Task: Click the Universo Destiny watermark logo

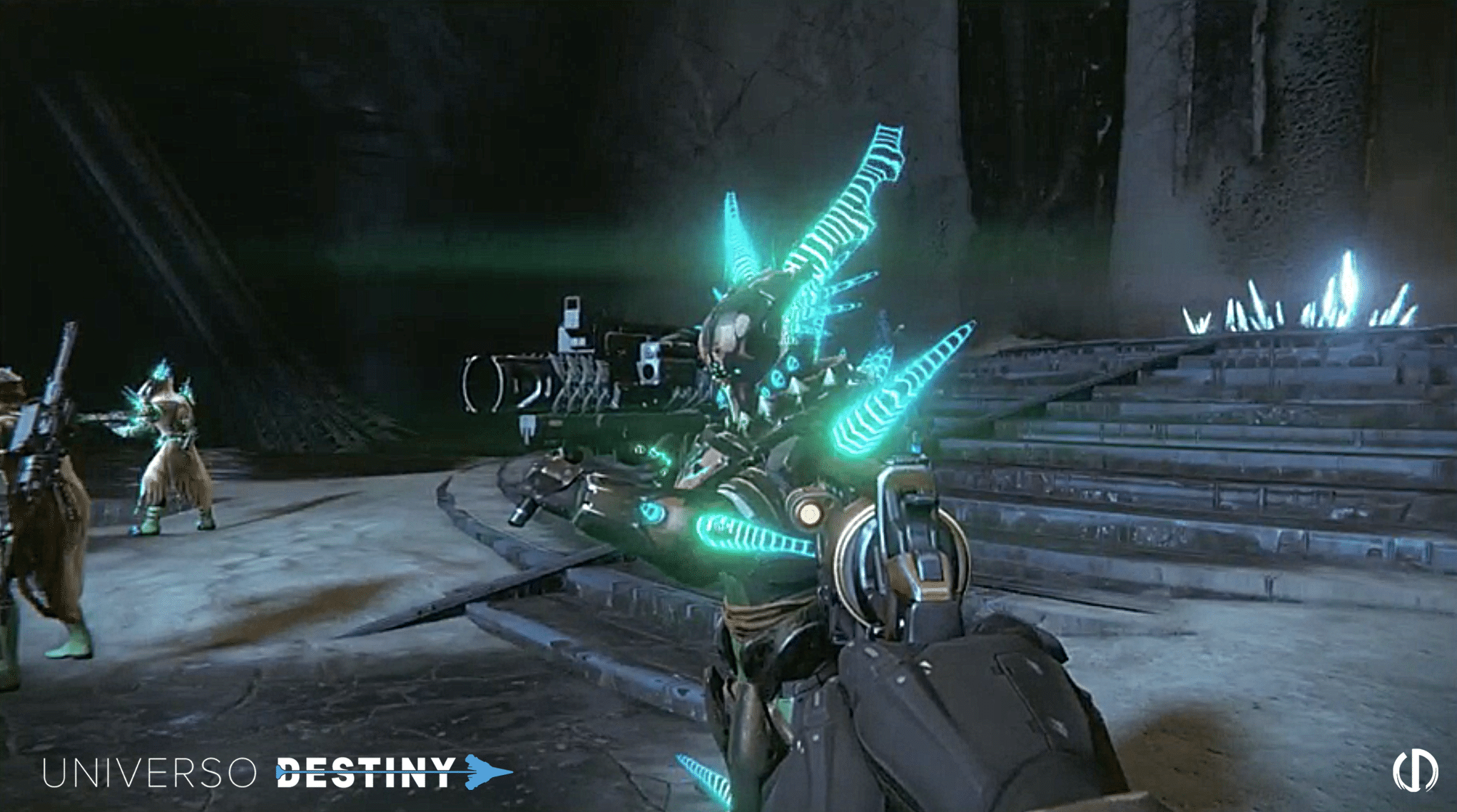Action: 277,772
